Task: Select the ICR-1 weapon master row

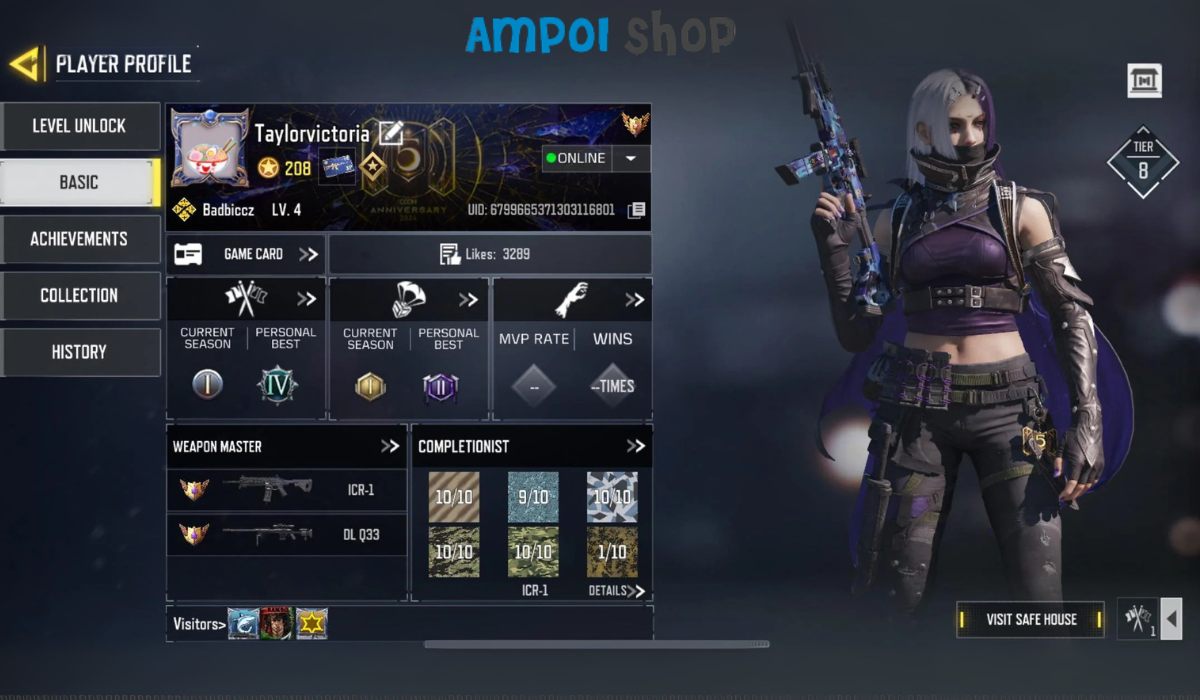Action: [x=286, y=490]
